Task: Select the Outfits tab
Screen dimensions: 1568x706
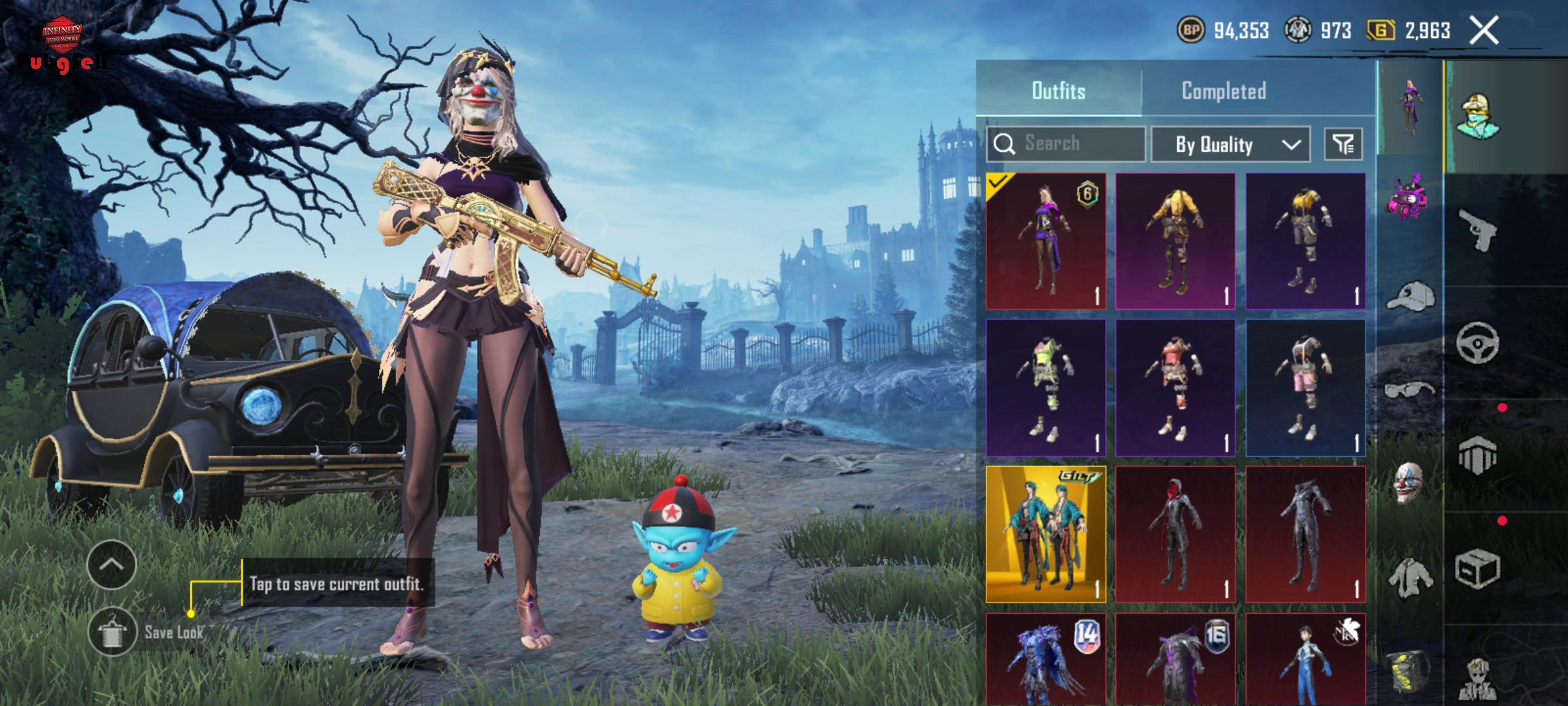Action: point(1058,91)
